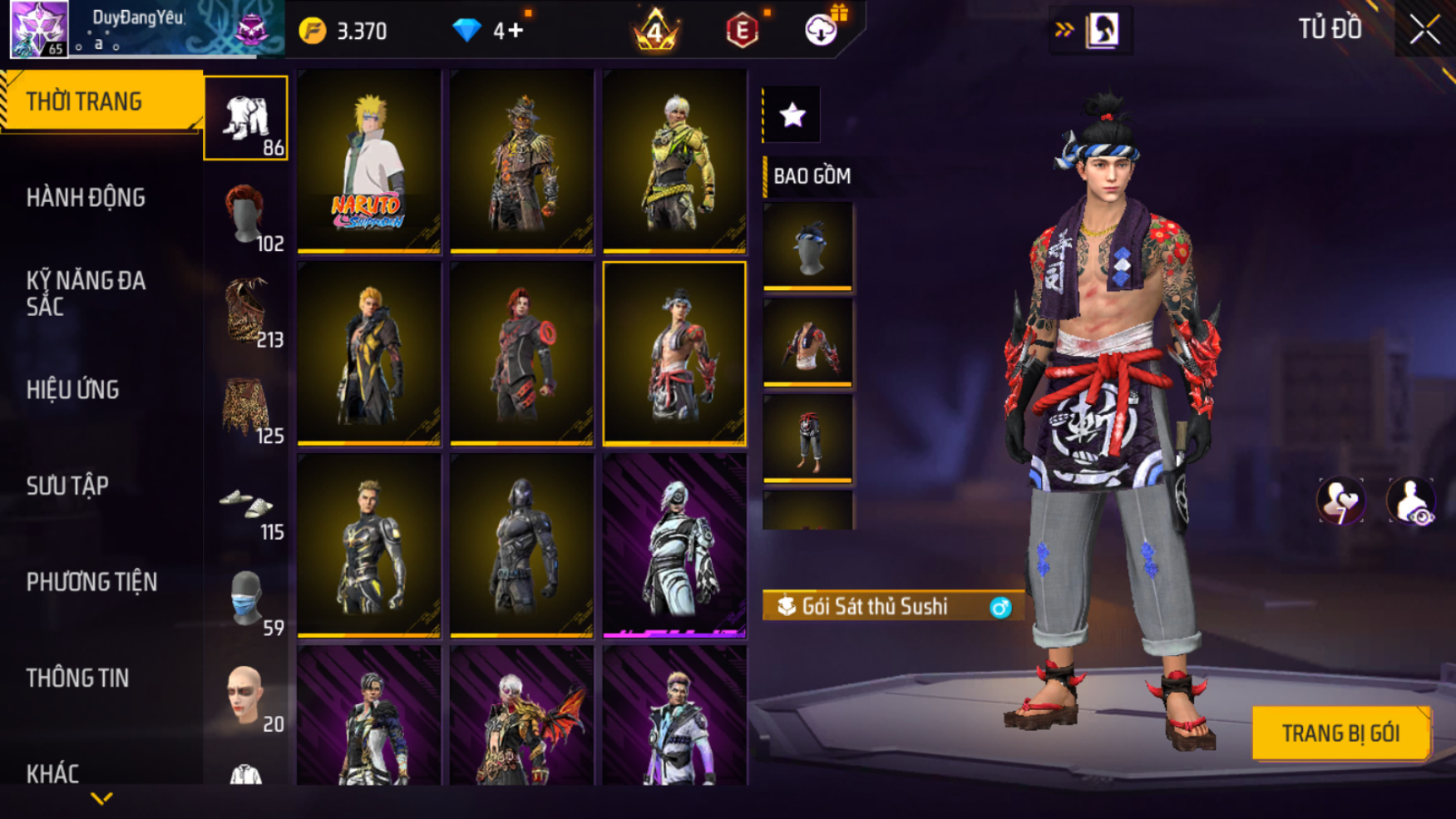1456x819 pixels.
Task: Select the white-haired yellow armor bundle
Action: (674, 160)
